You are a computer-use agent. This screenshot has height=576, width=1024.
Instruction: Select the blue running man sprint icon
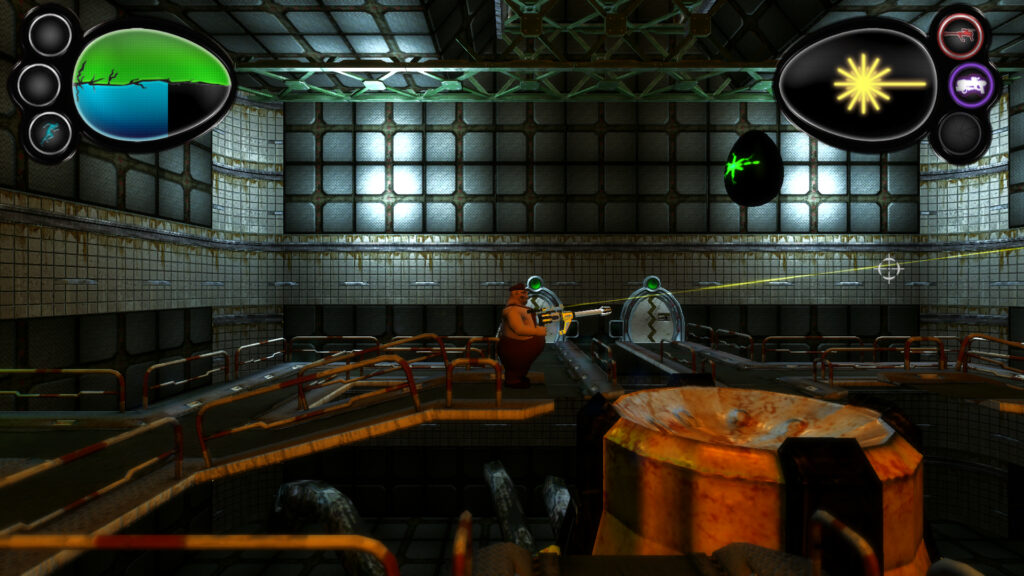[49, 133]
